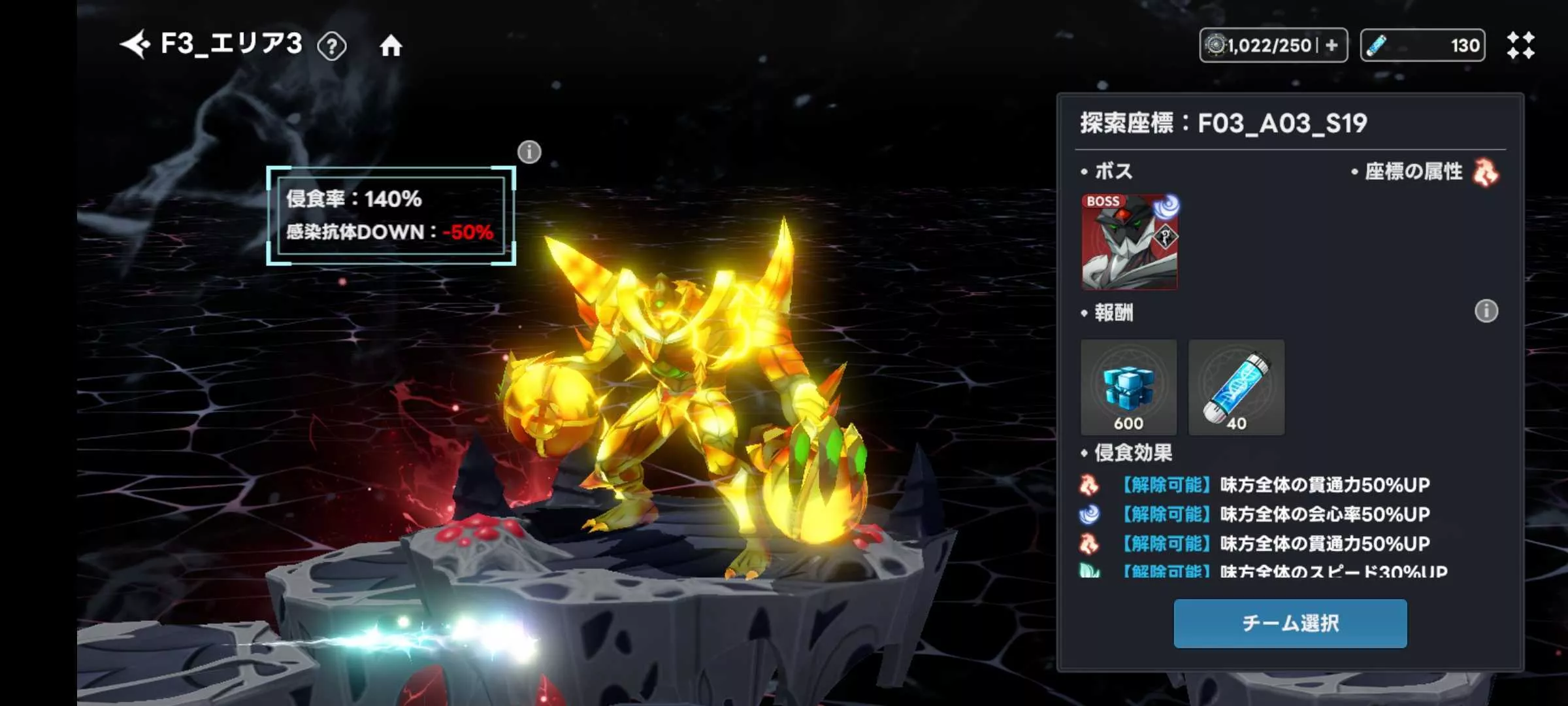Show reward information via the 報酬 info icon
This screenshot has width=1568, height=706.
click(x=1486, y=311)
